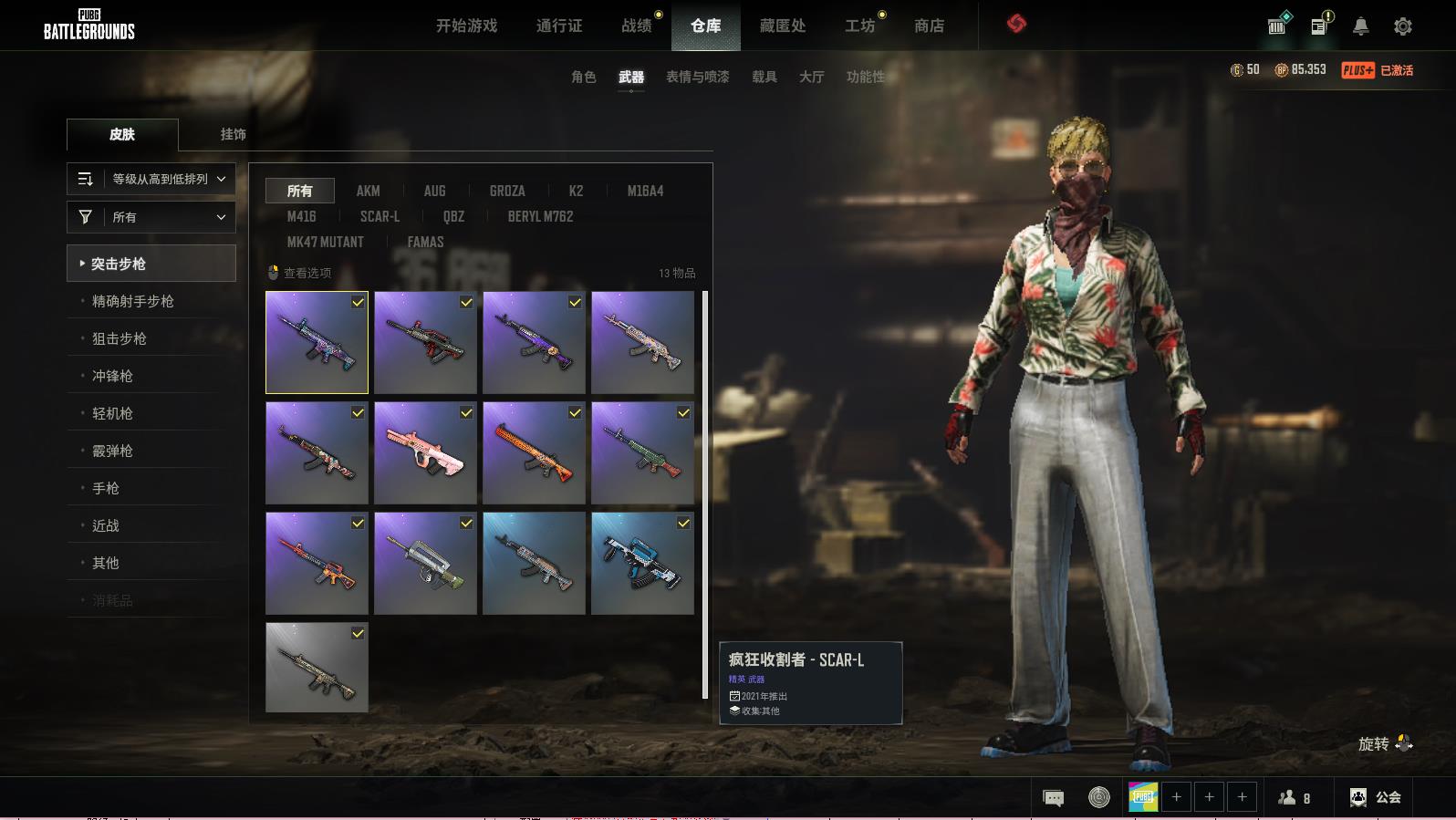Viewport: 1456px width, 820px height.
Task: Open the 等级从高到低排列 sort dropdown
Action: 151,179
